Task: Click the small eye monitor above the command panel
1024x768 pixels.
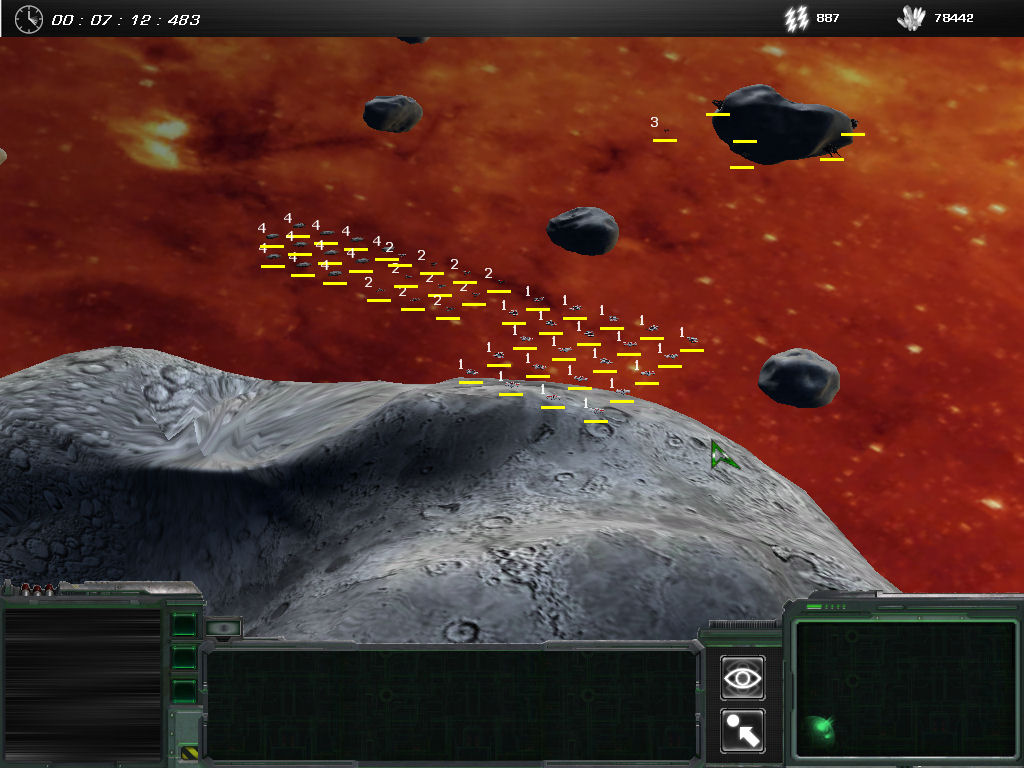Action: 224,628
